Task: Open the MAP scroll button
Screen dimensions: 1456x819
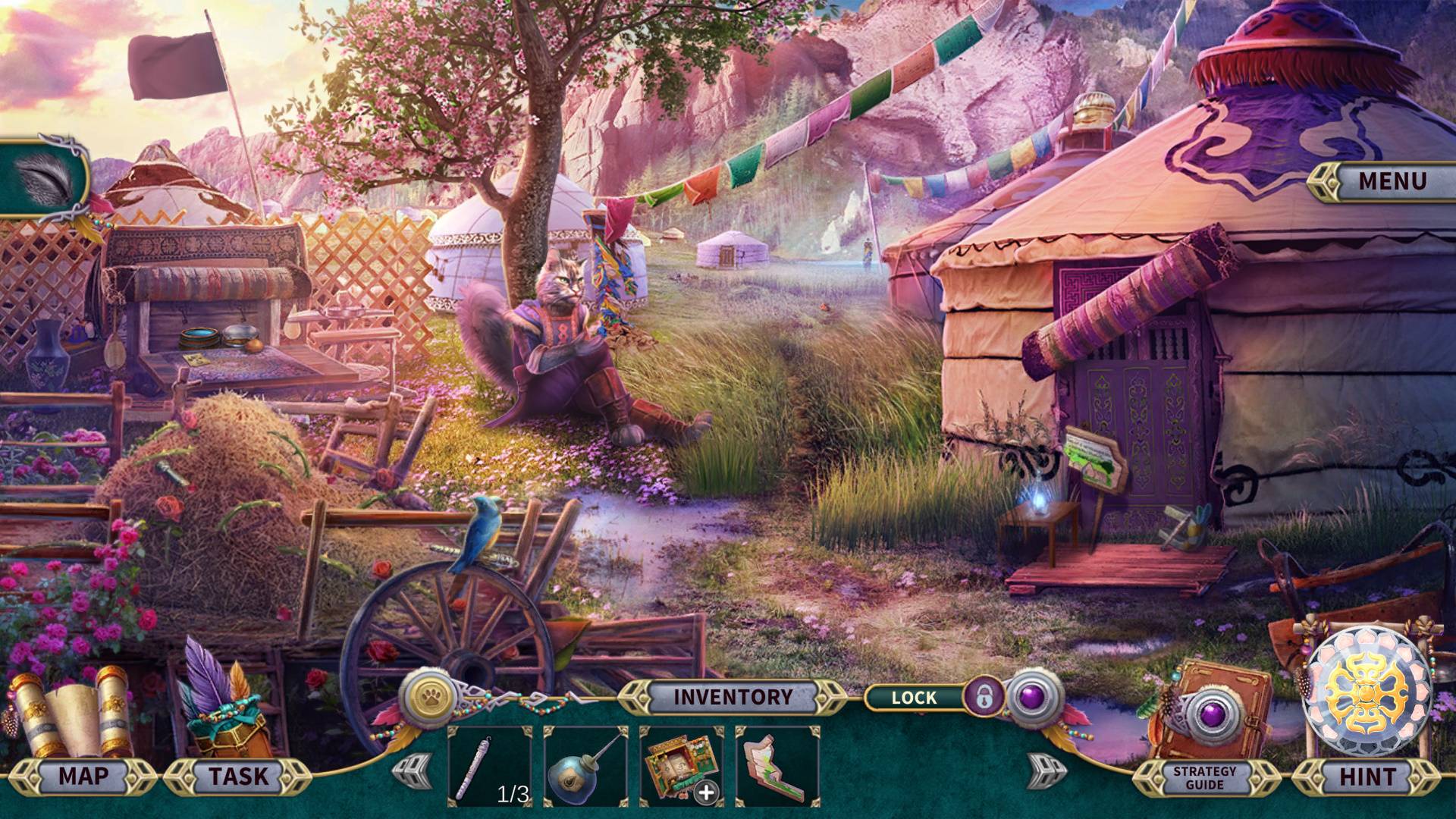Action: pos(83,776)
